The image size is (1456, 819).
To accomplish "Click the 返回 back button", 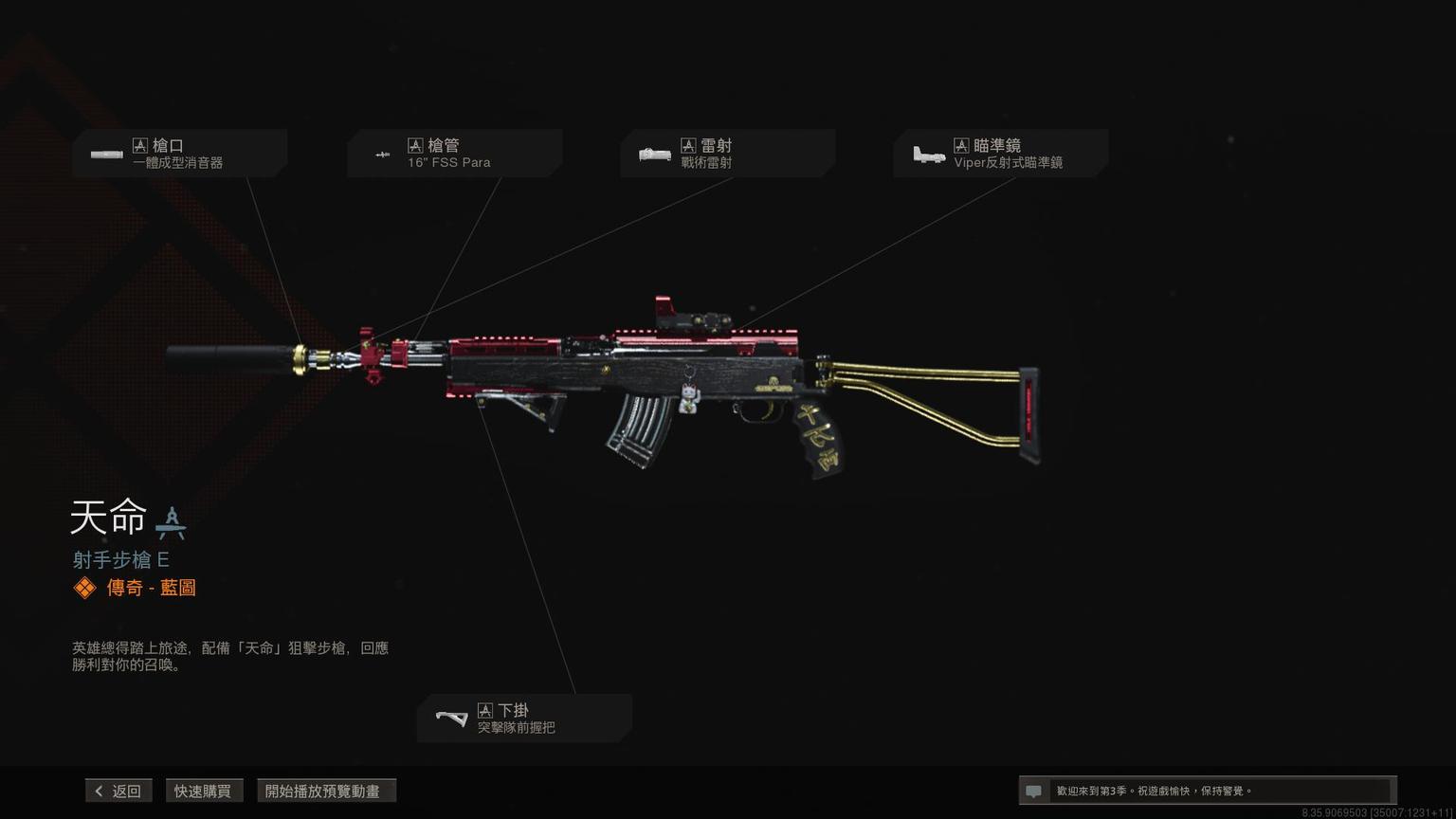I will click(x=118, y=791).
